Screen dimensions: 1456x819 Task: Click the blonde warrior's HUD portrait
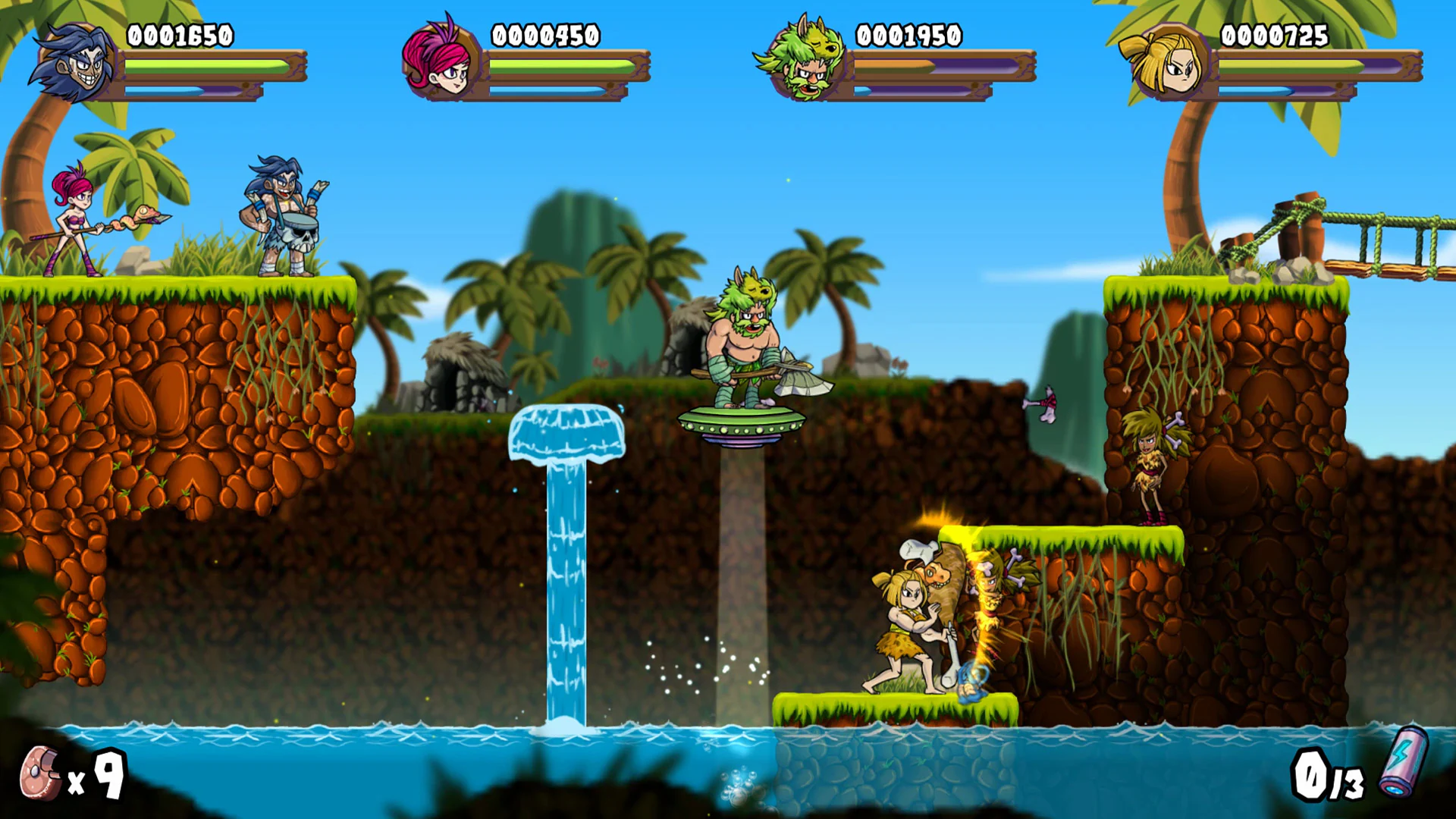click(1166, 64)
